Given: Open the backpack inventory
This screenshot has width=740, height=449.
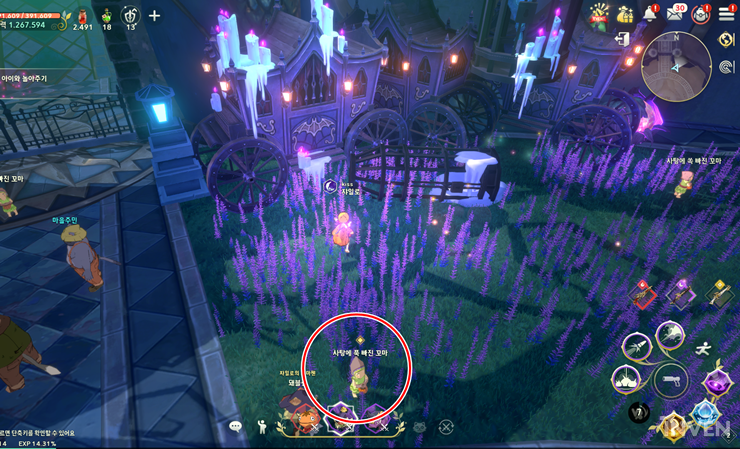Looking at the screenshot, I should pos(701,14).
